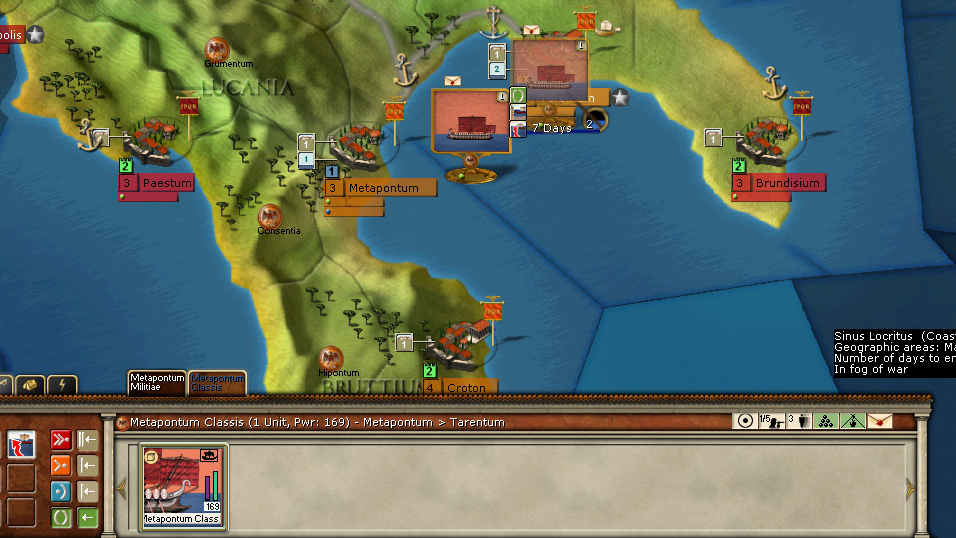
Task: Click the green left-arrow retreat button
Action: 88,516
